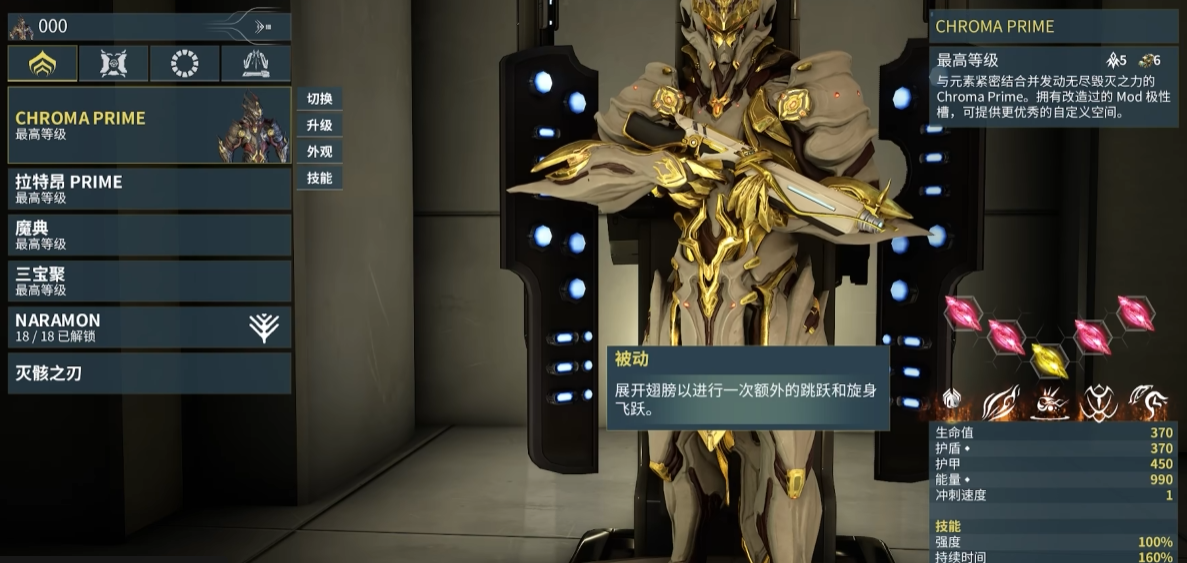Select the passive lotus ability icon

[x=952, y=402]
